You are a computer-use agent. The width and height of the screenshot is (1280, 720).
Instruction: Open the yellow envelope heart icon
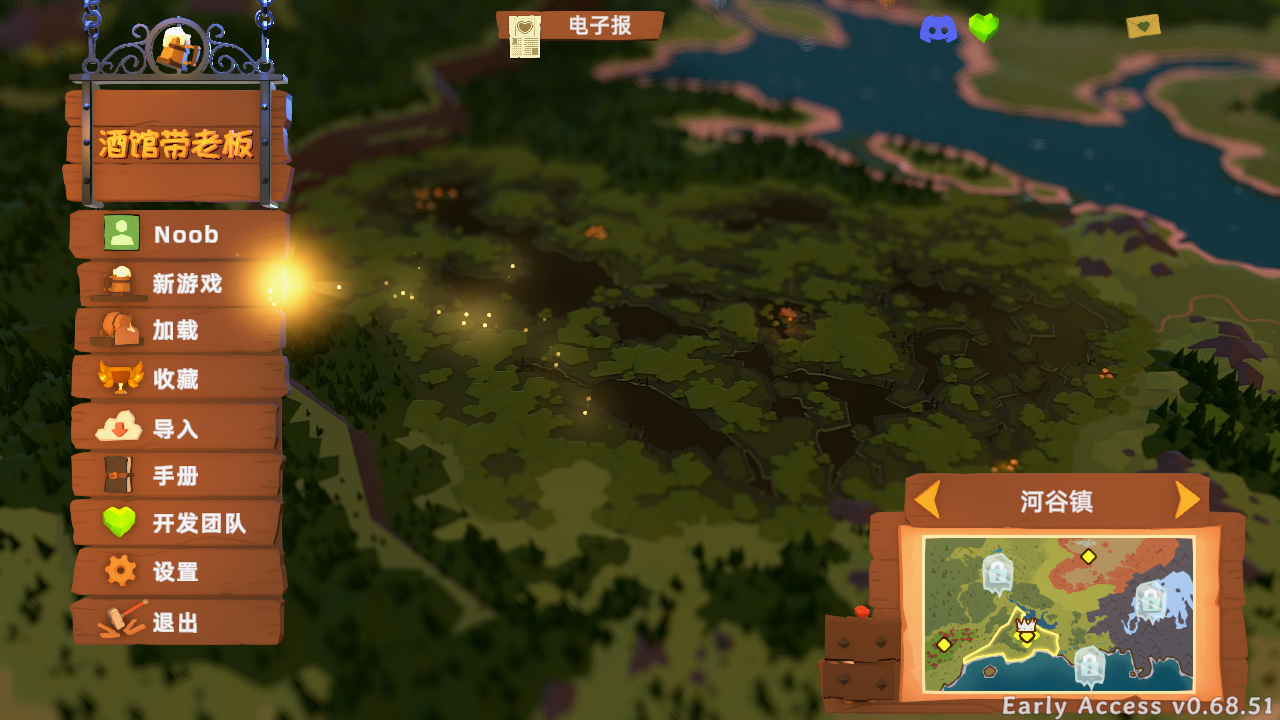point(1143,26)
